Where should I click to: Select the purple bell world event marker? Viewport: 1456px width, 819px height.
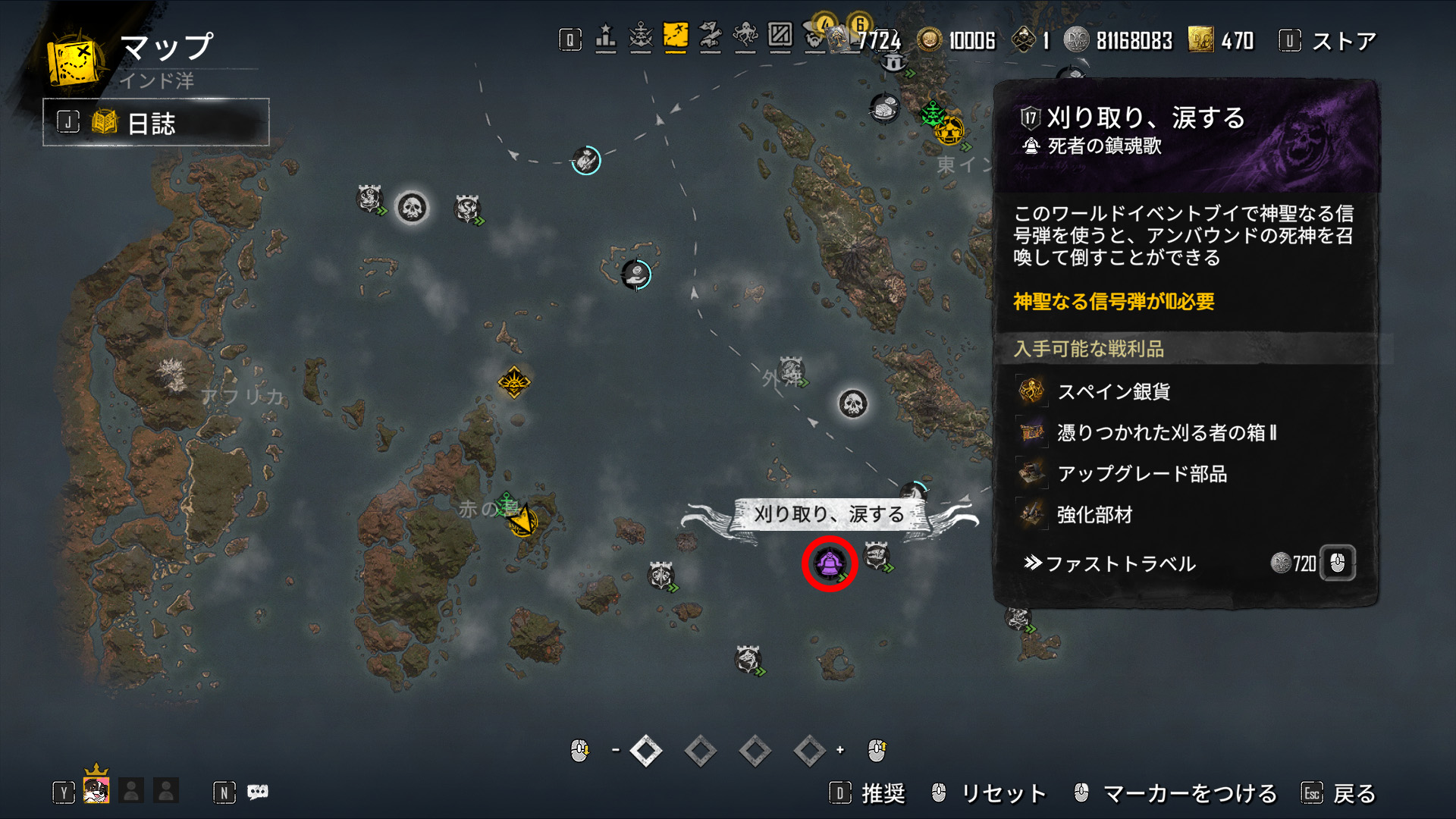click(829, 563)
